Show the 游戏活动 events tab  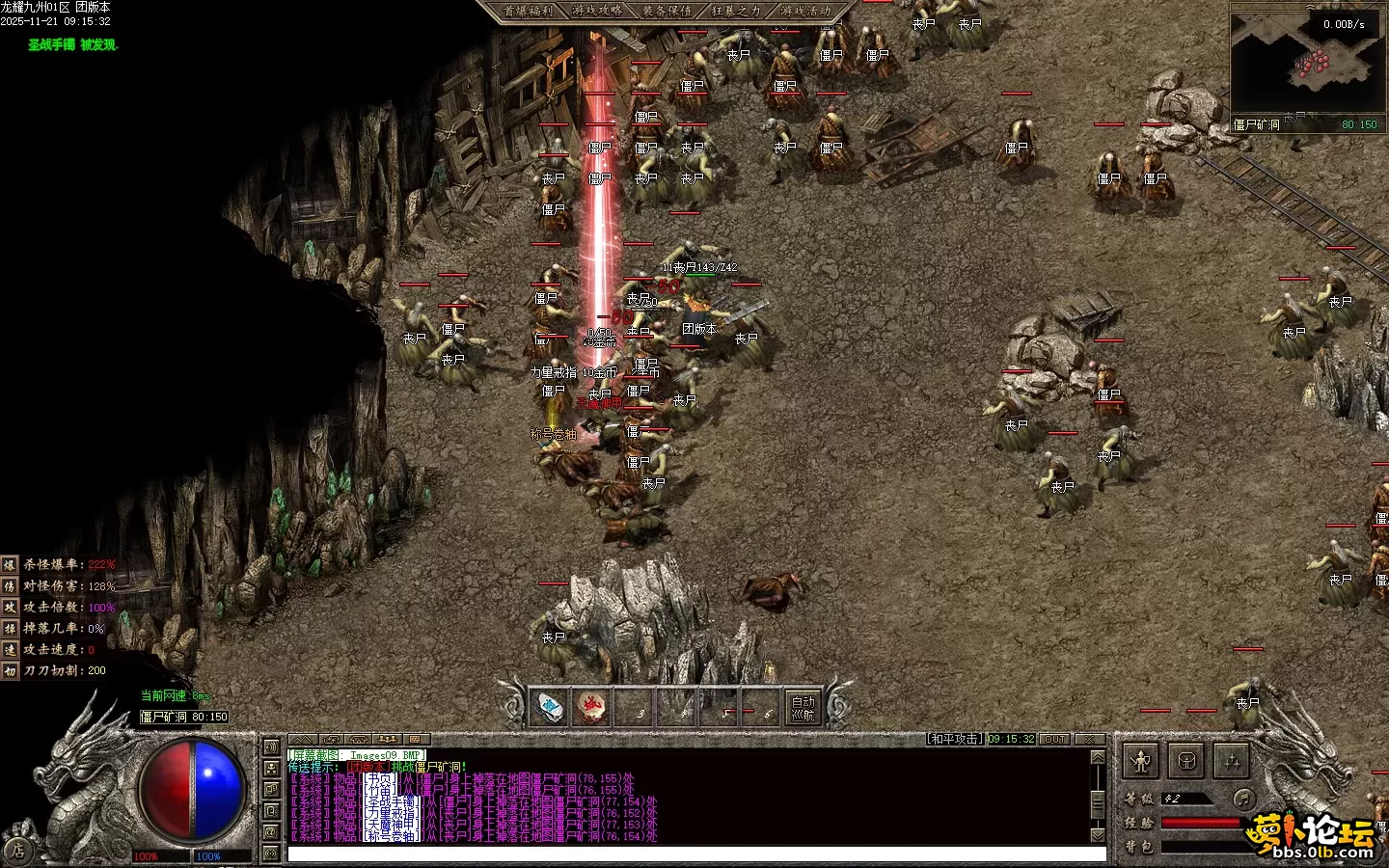[x=805, y=11]
